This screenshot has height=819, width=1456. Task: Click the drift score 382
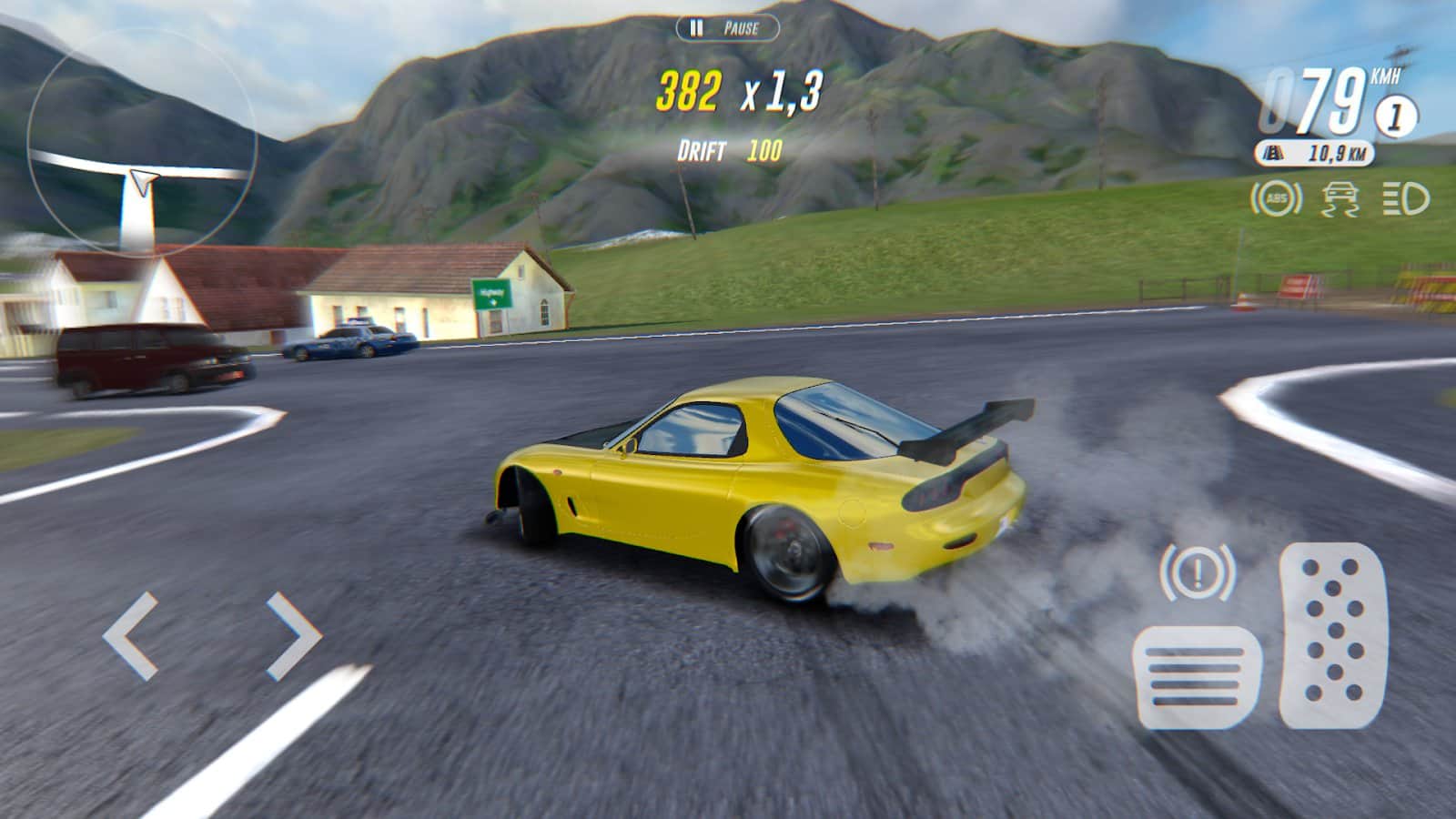pyautogui.click(x=690, y=89)
